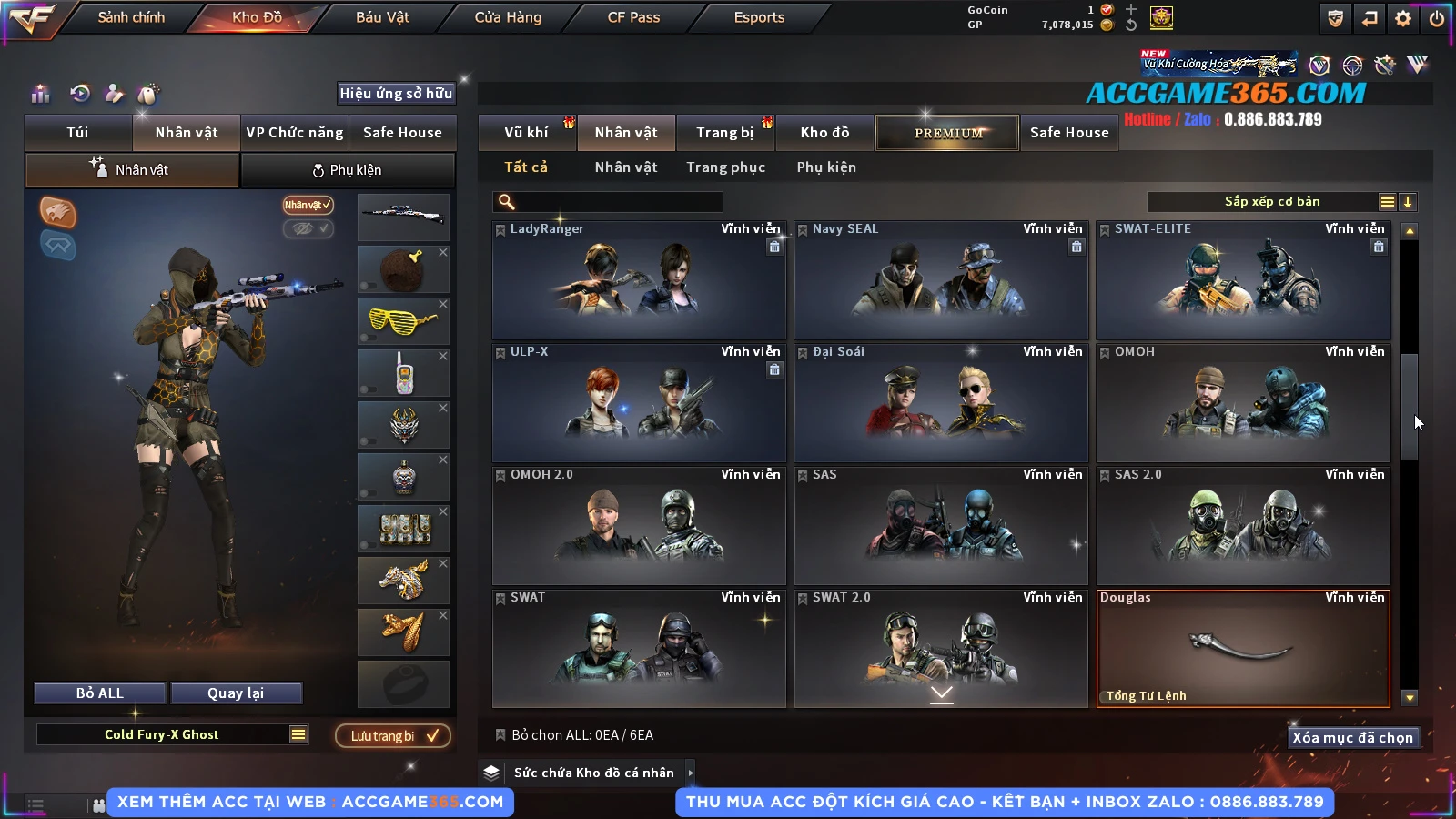
Task: Filter items by Trang phục
Action: [725, 167]
